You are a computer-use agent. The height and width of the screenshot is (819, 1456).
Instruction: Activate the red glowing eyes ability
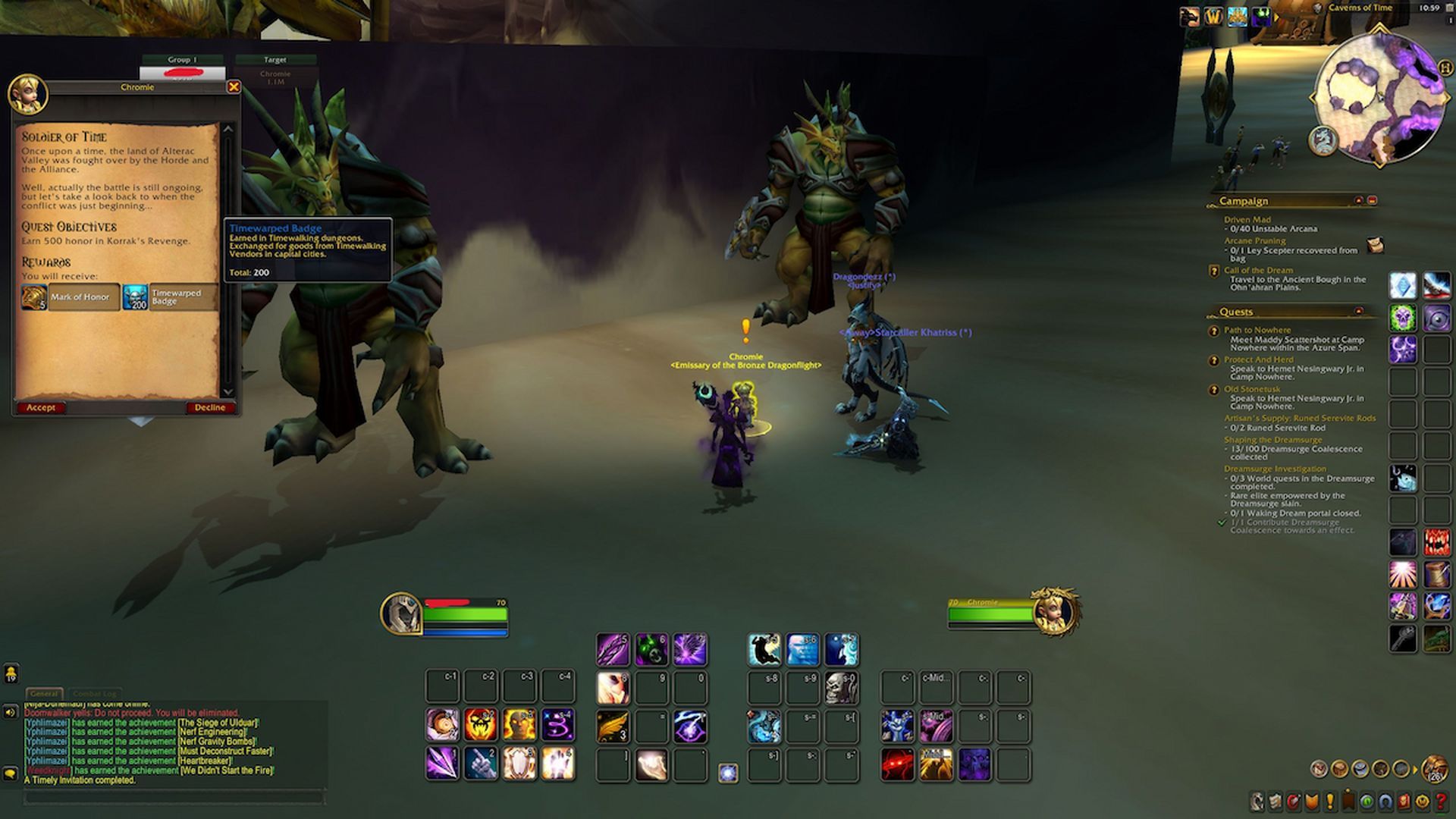point(897,764)
